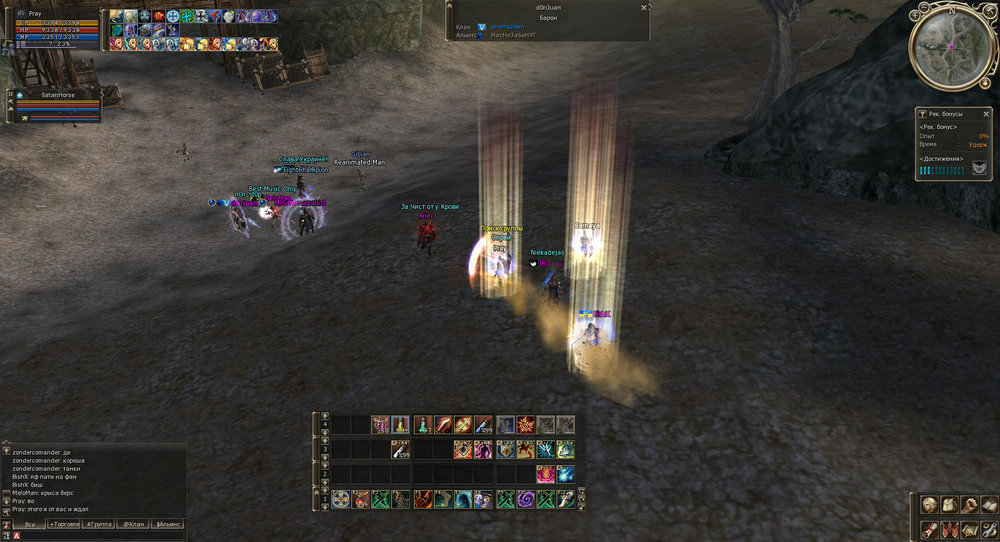
Task: Use the green potion on hotbar 4
Action: pos(422,424)
